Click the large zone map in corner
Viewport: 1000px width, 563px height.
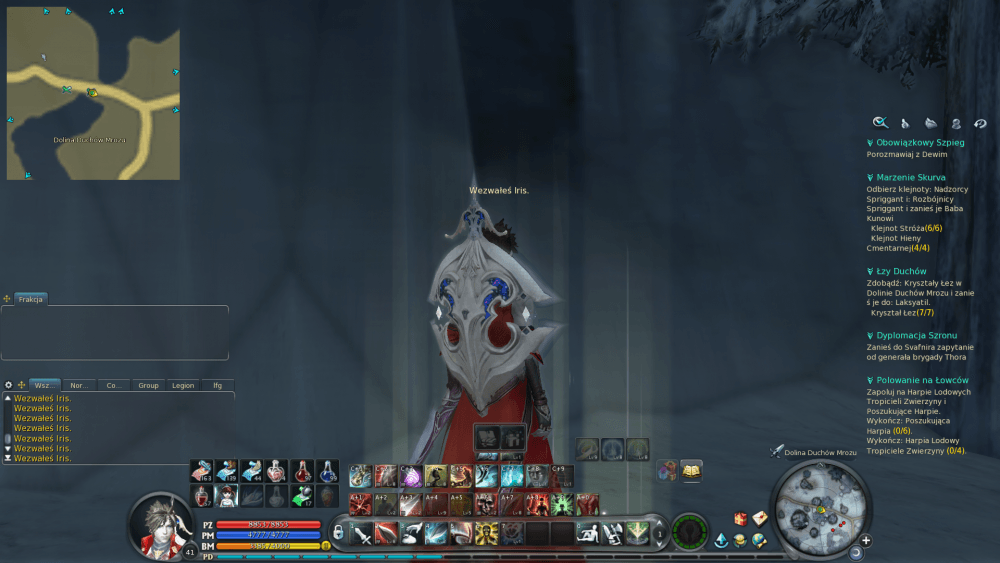click(93, 93)
